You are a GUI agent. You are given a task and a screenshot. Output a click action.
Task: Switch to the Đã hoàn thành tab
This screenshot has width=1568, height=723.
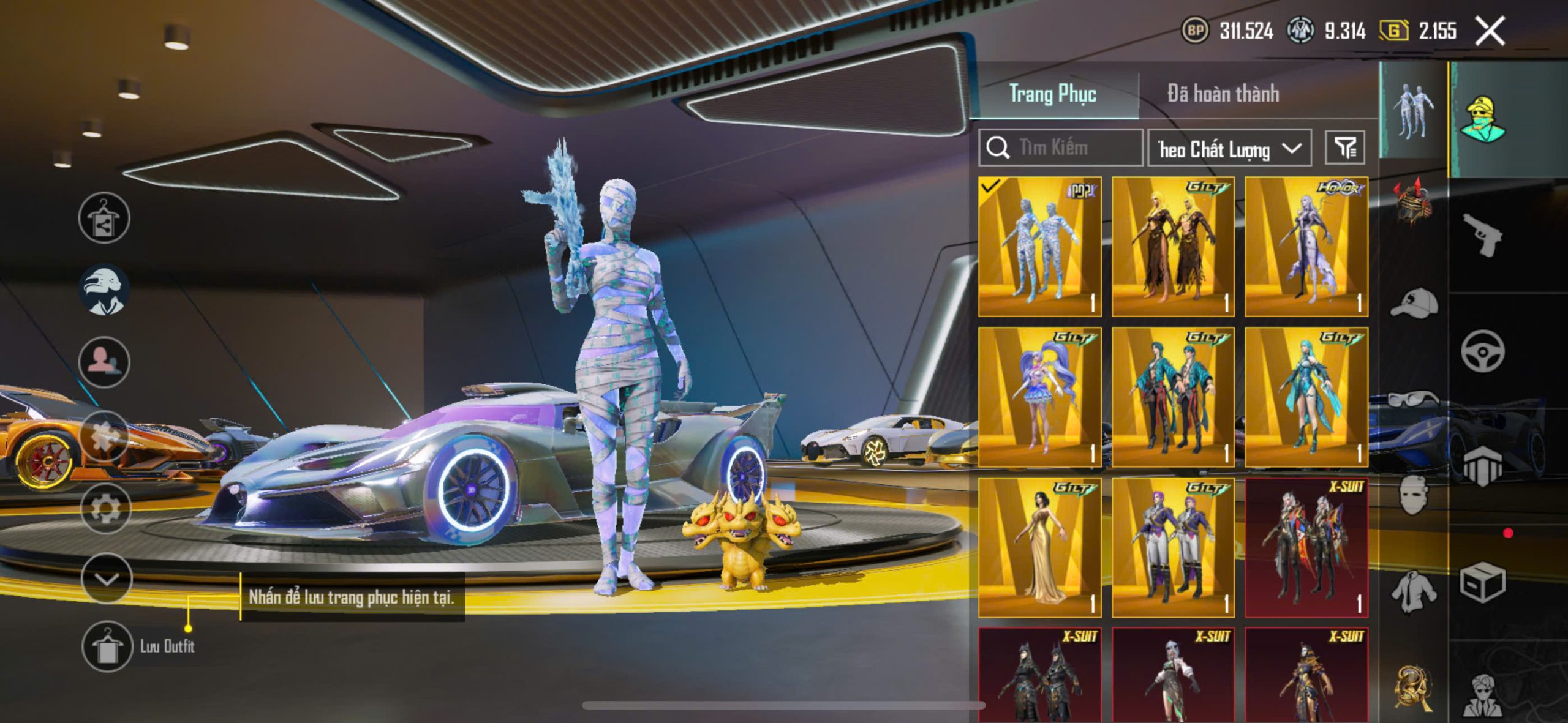click(x=1223, y=94)
